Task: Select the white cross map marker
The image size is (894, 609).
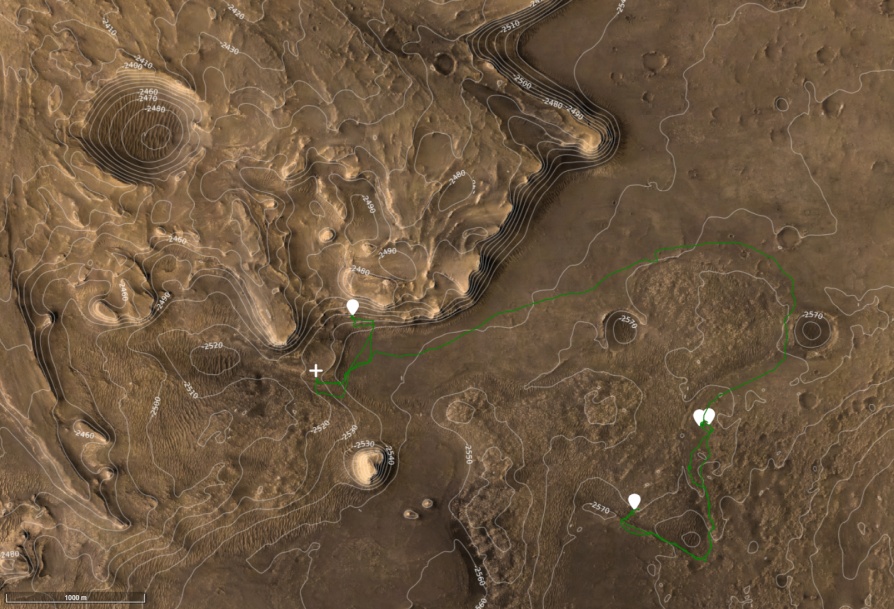Action: point(316,371)
